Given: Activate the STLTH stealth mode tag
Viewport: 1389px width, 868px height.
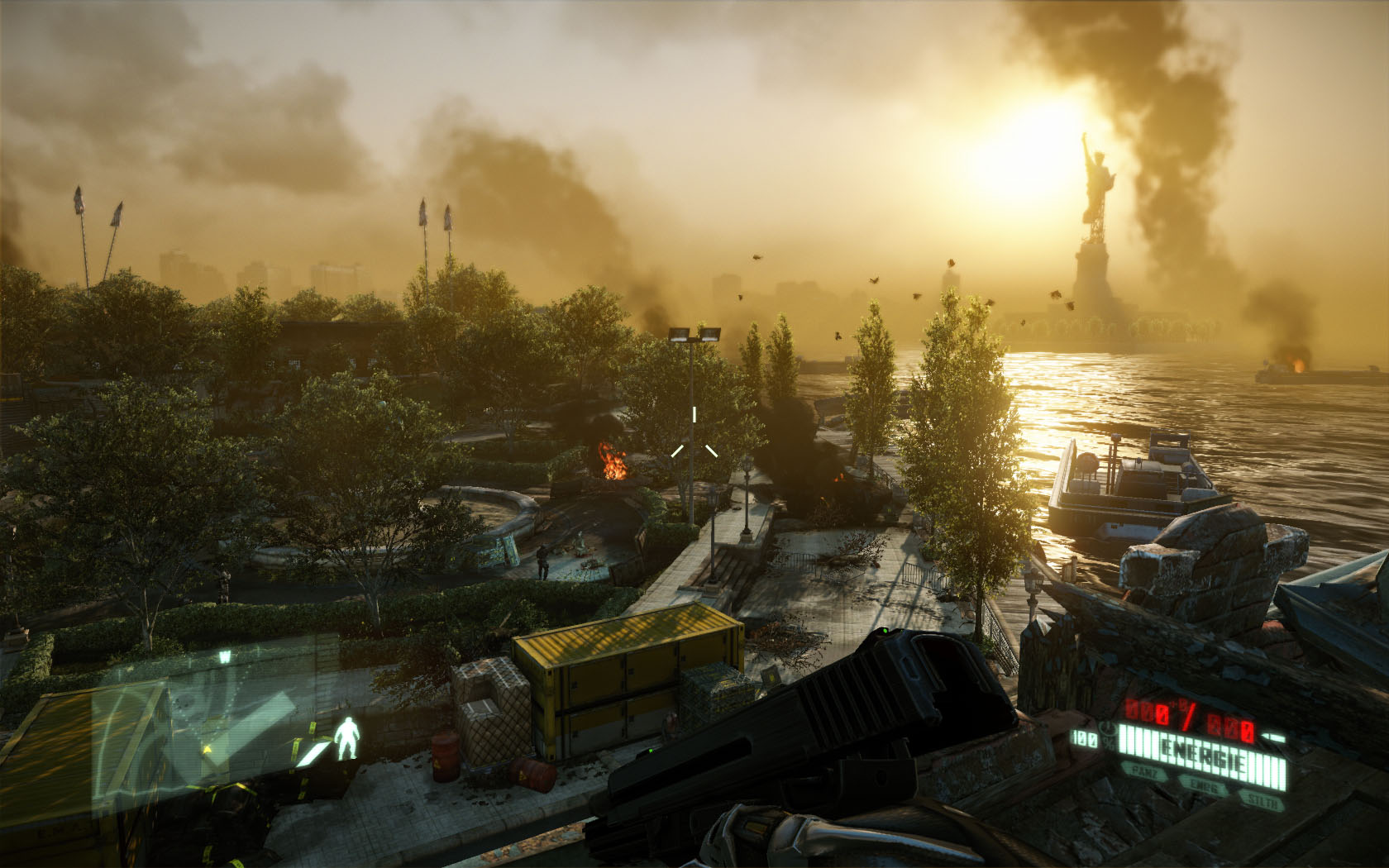Looking at the screenshot, I should pos(1263,800).
